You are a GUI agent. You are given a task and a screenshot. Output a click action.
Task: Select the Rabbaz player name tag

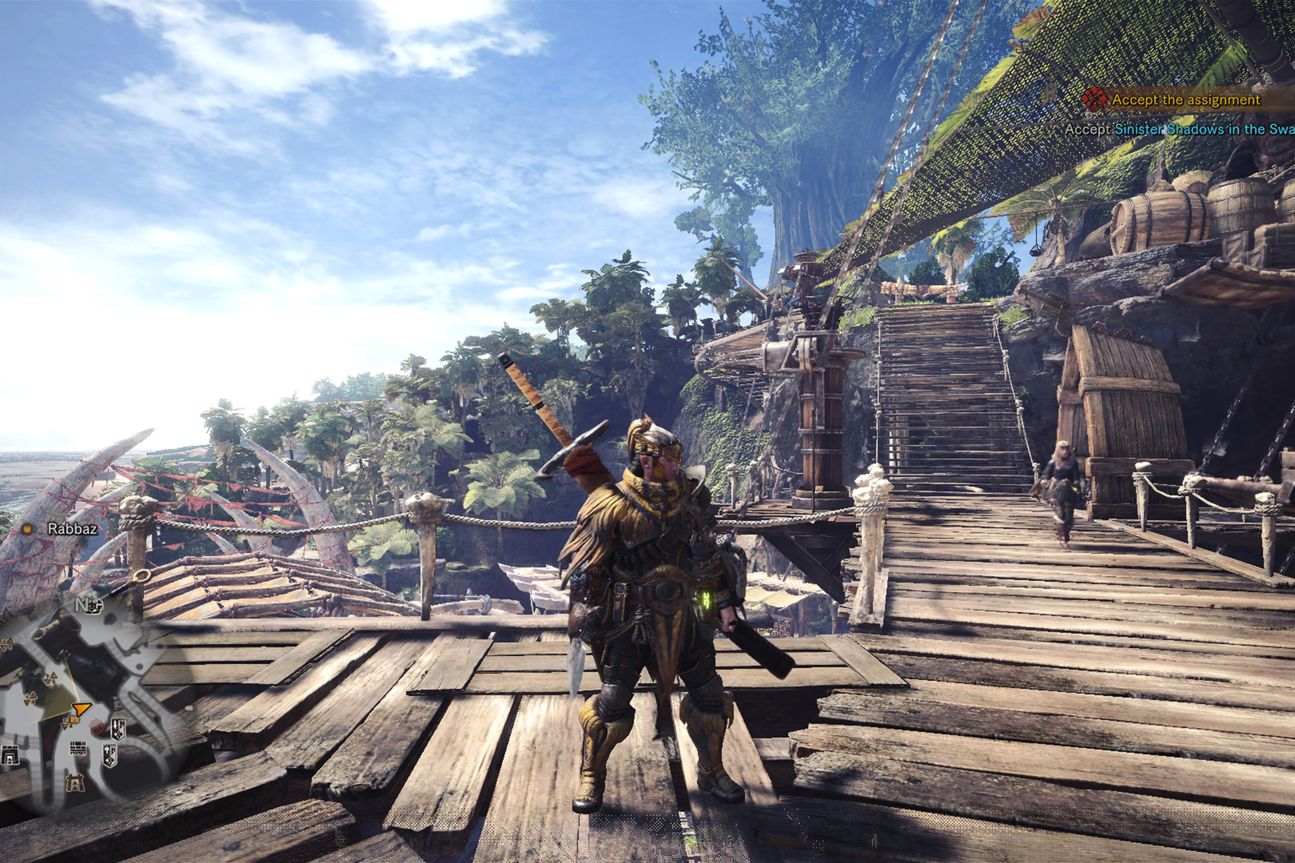[x=72, y=528]
